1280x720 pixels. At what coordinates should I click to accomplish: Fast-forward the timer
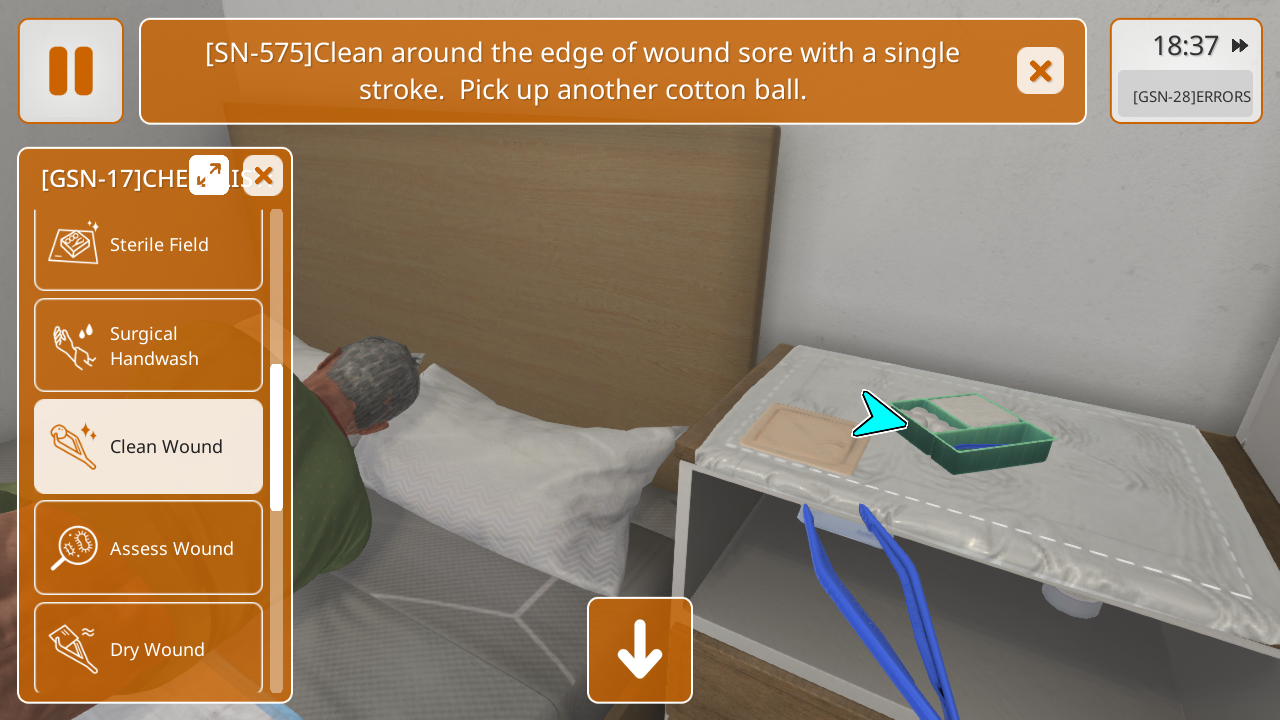point(1240,46)
